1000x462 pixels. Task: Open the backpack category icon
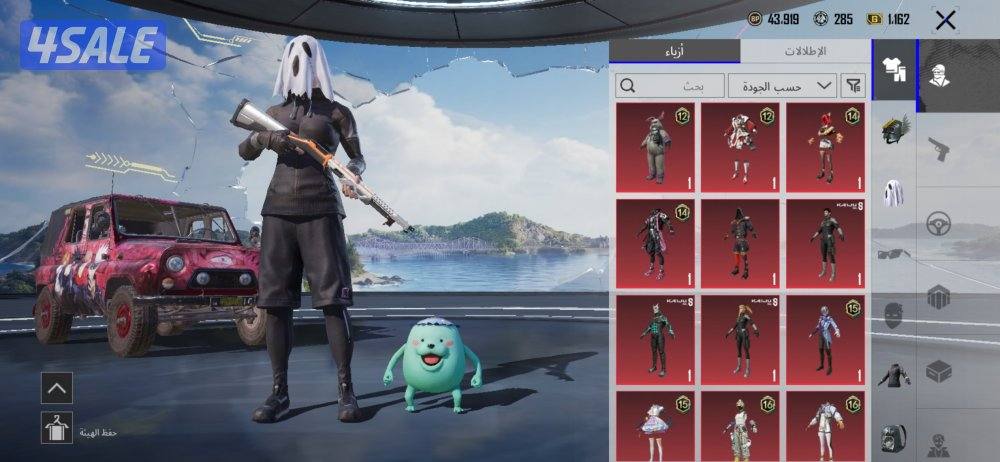pyautogui.click(x=892, y=437)
